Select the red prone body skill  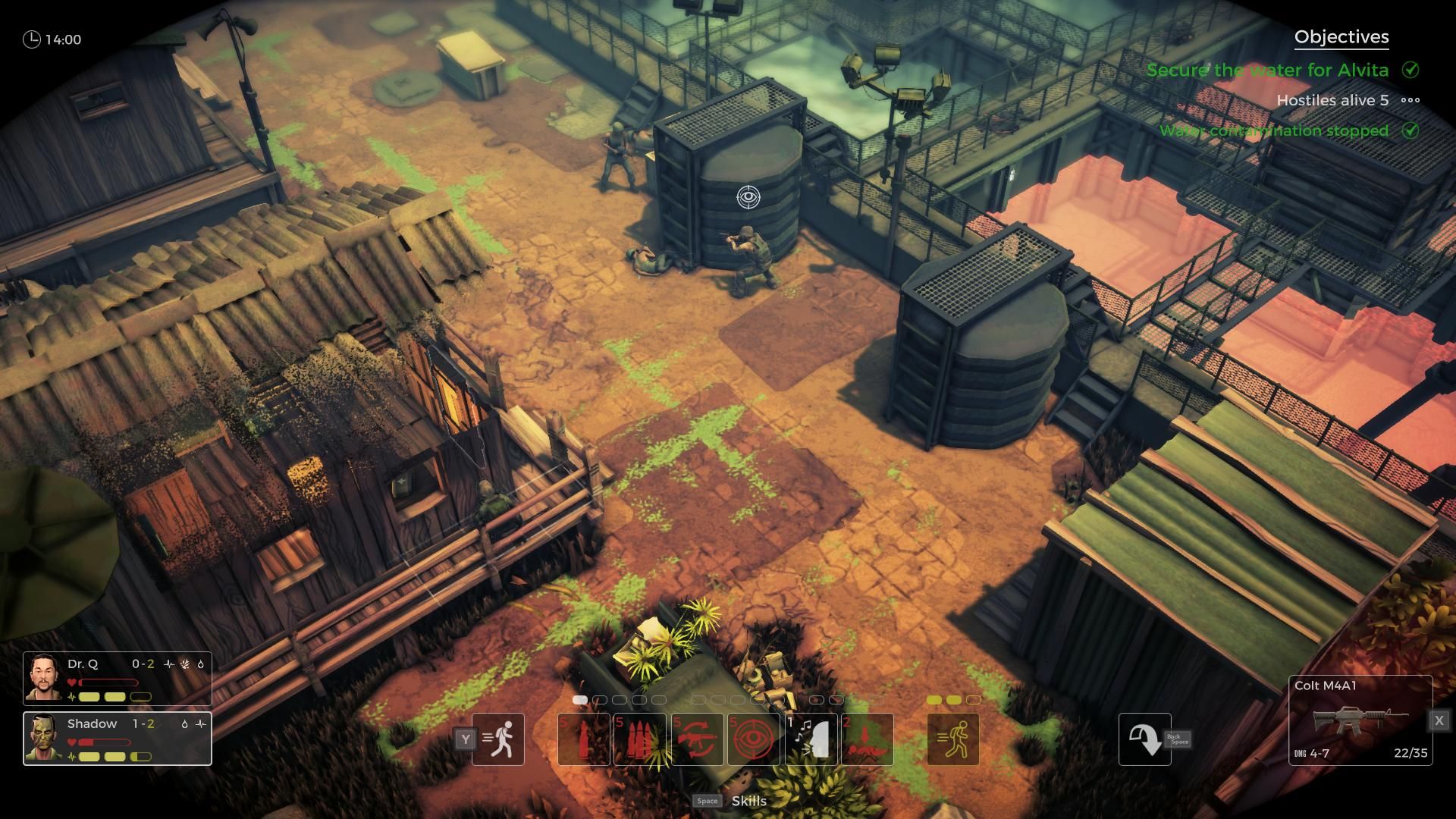pos(868,739)
